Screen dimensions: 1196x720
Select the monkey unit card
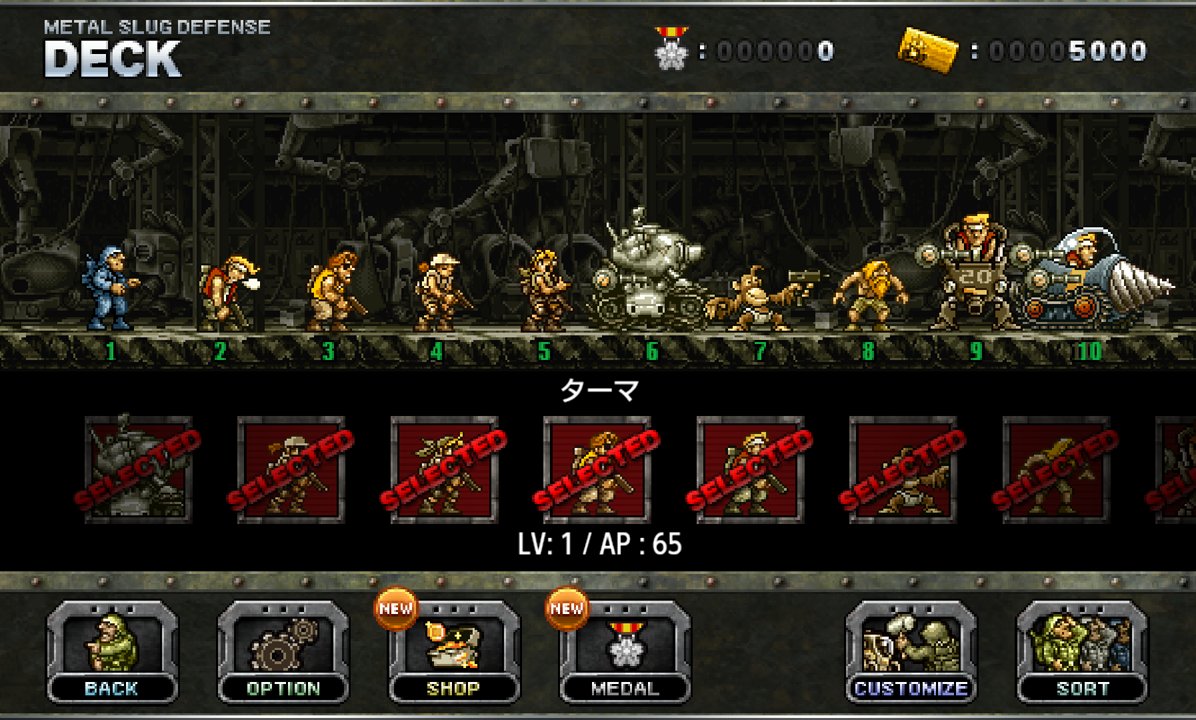pyautogui.click(x=902, y=469)
